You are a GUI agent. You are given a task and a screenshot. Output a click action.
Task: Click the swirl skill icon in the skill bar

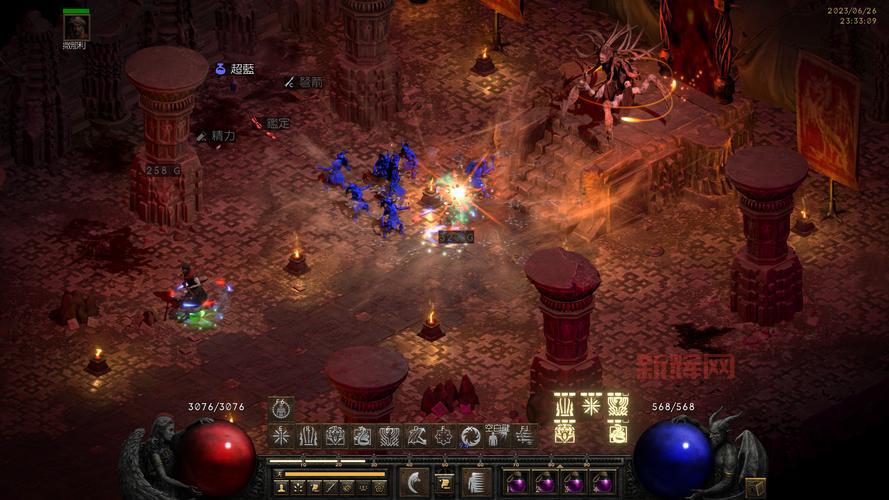(471, 436)
